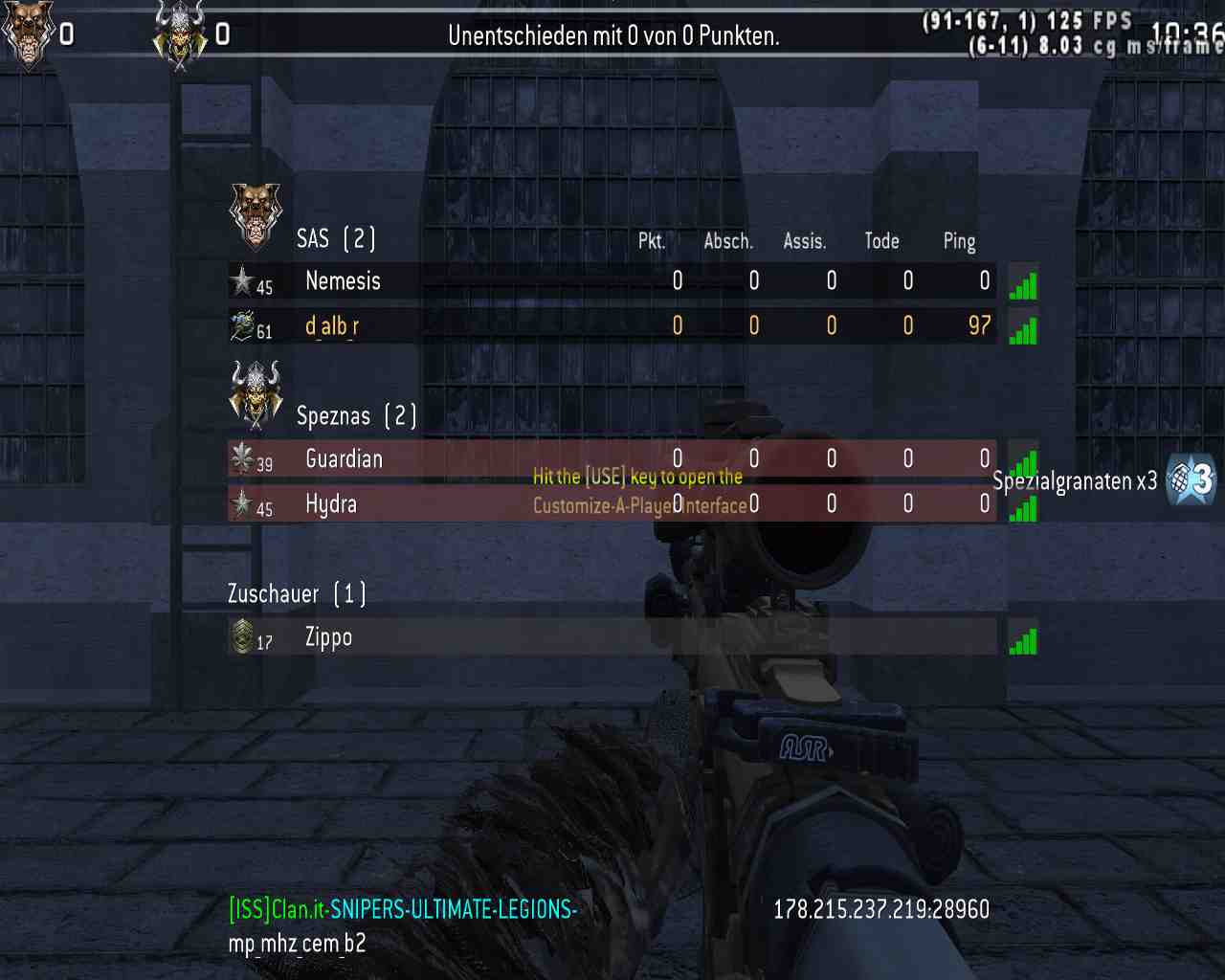1225x980 pixels.
Task: Select the Spezialgranaten special grenade icon
Action: (x=1191, y=479)
